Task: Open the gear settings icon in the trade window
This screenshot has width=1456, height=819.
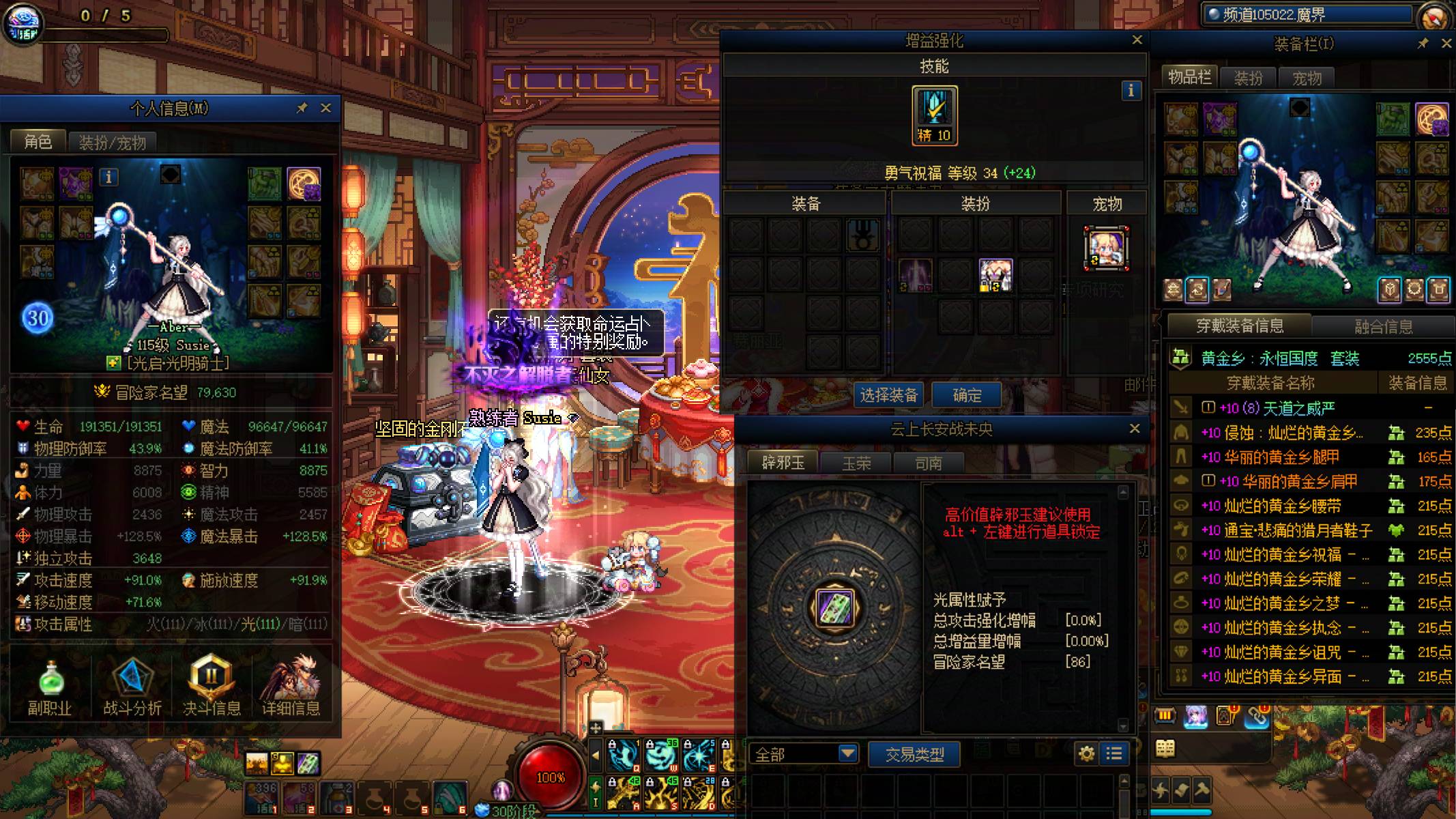Action: pyautogui.click(x=1088, y=753)
